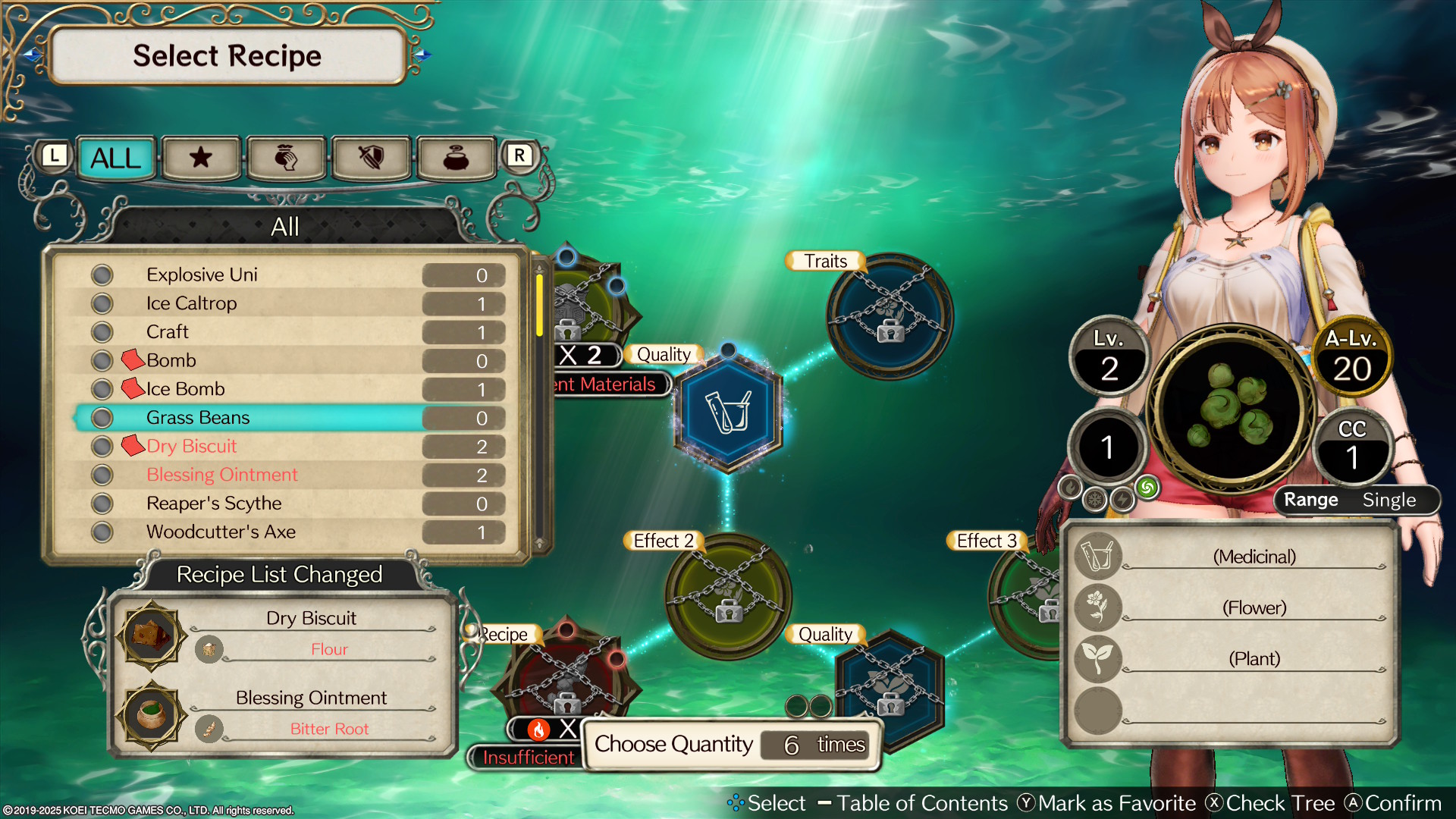Switch to the shield and sword tab
Viewport: 1456px width, 819px height.
click(371, 158)
